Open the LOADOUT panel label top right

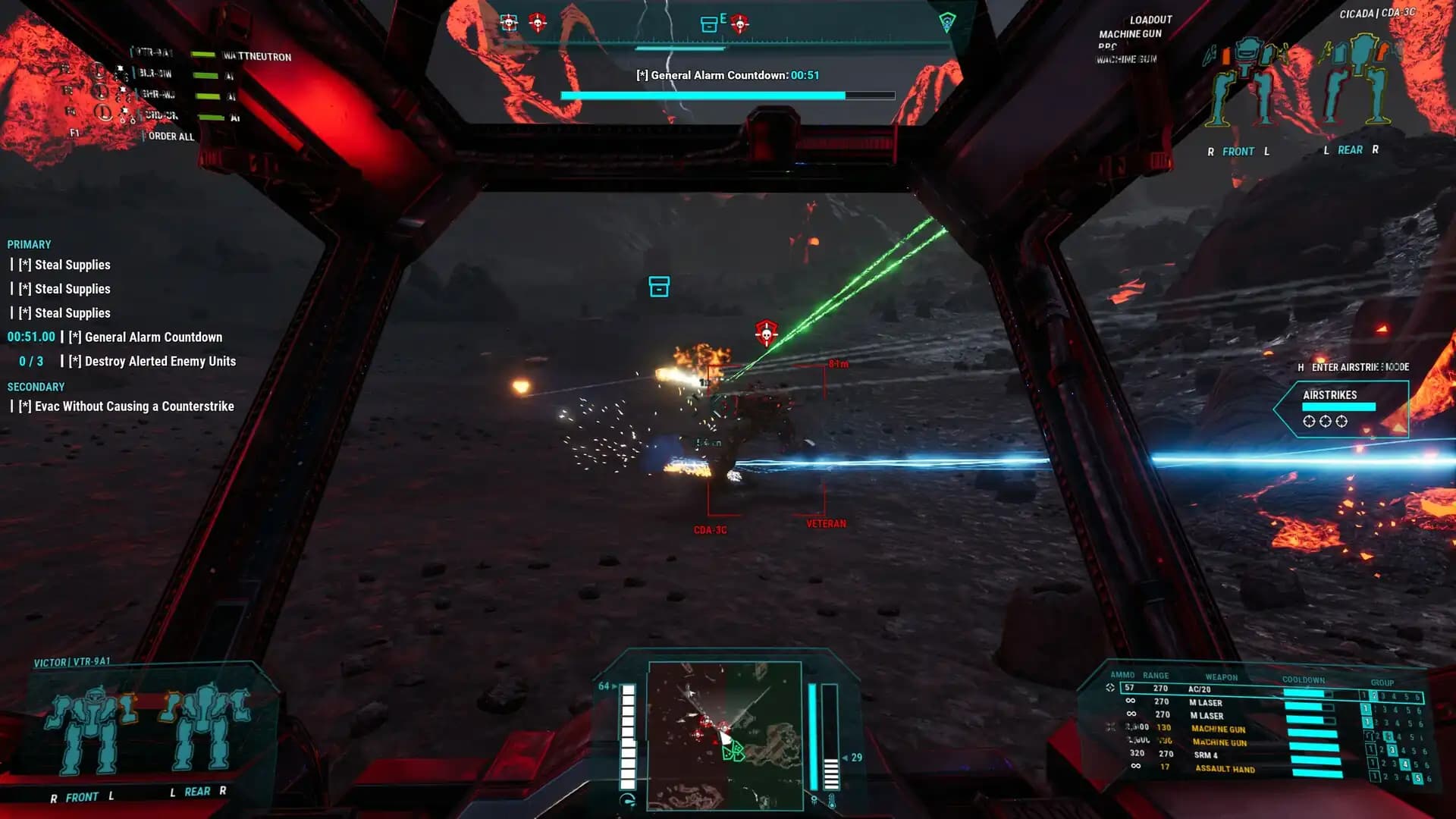click(x=1151, y=19)
